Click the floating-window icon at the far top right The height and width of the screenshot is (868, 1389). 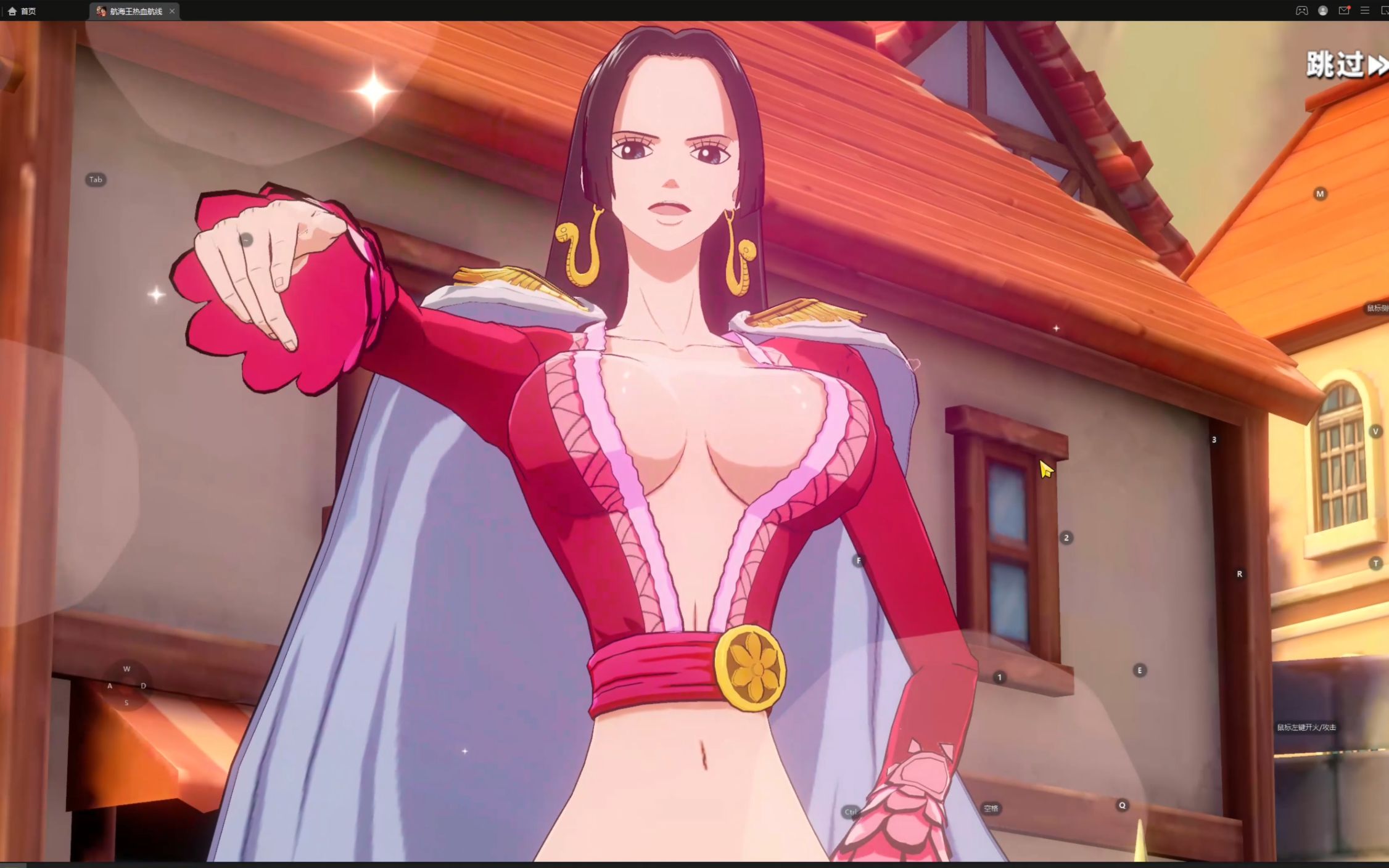[1385, 10]
